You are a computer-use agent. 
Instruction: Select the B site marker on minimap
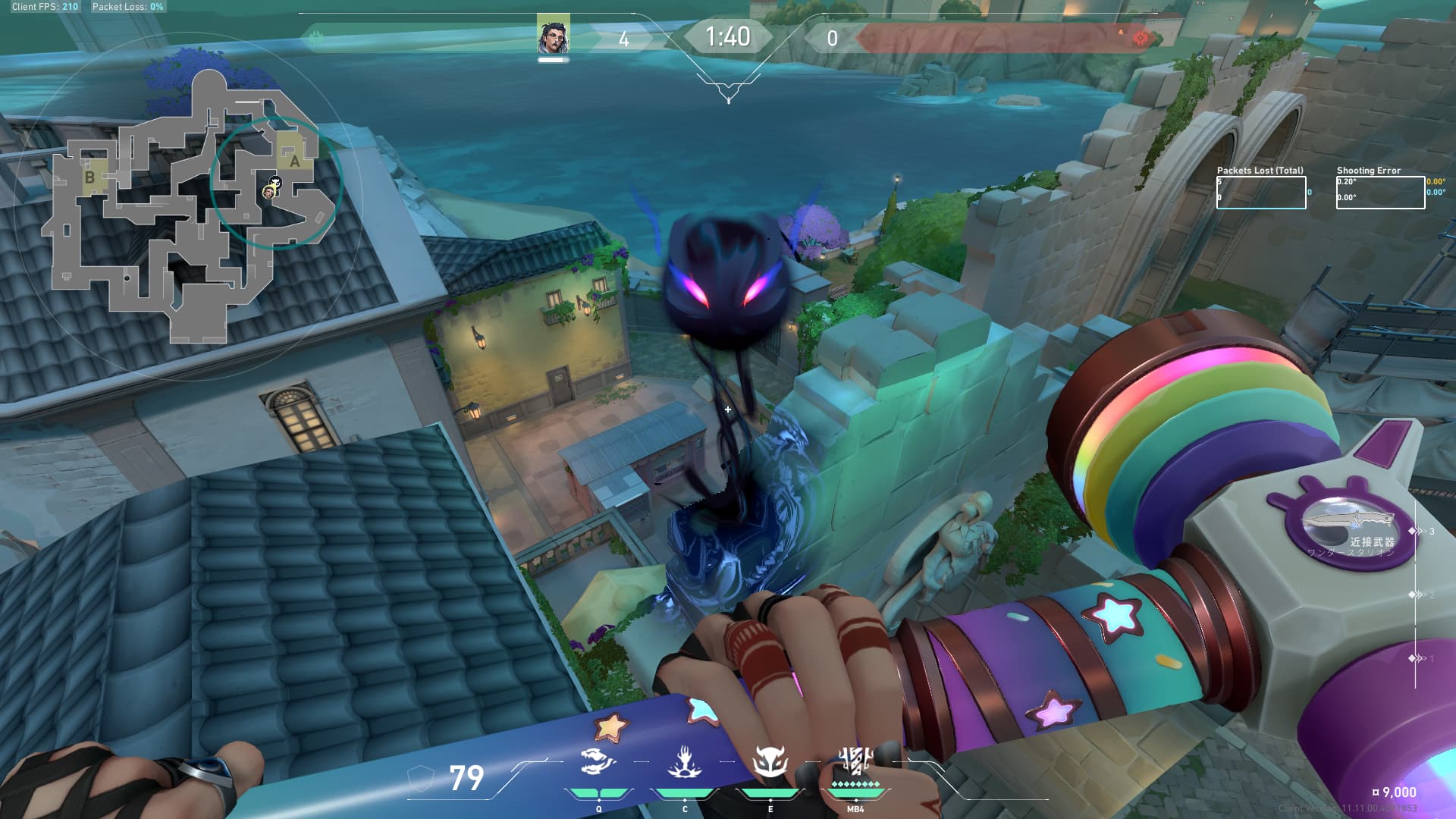pos(89,177)
